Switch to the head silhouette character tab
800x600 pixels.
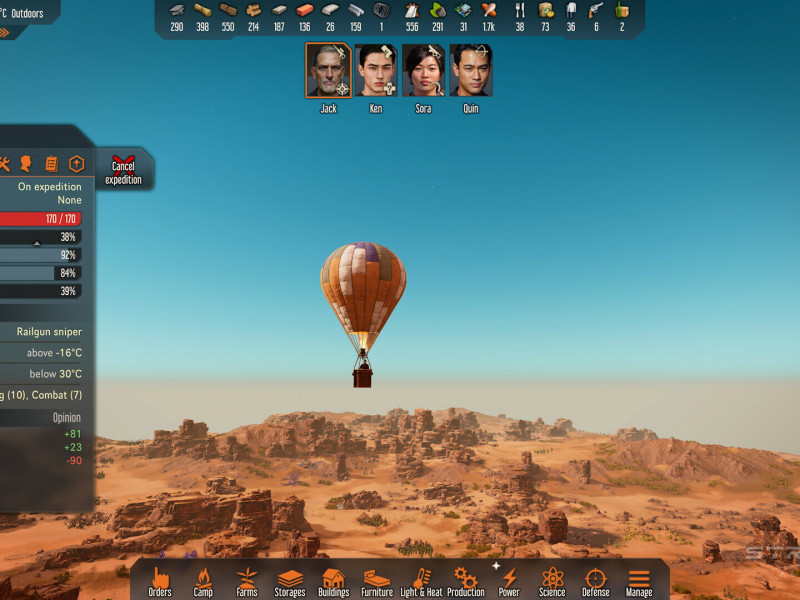(26, 164)
